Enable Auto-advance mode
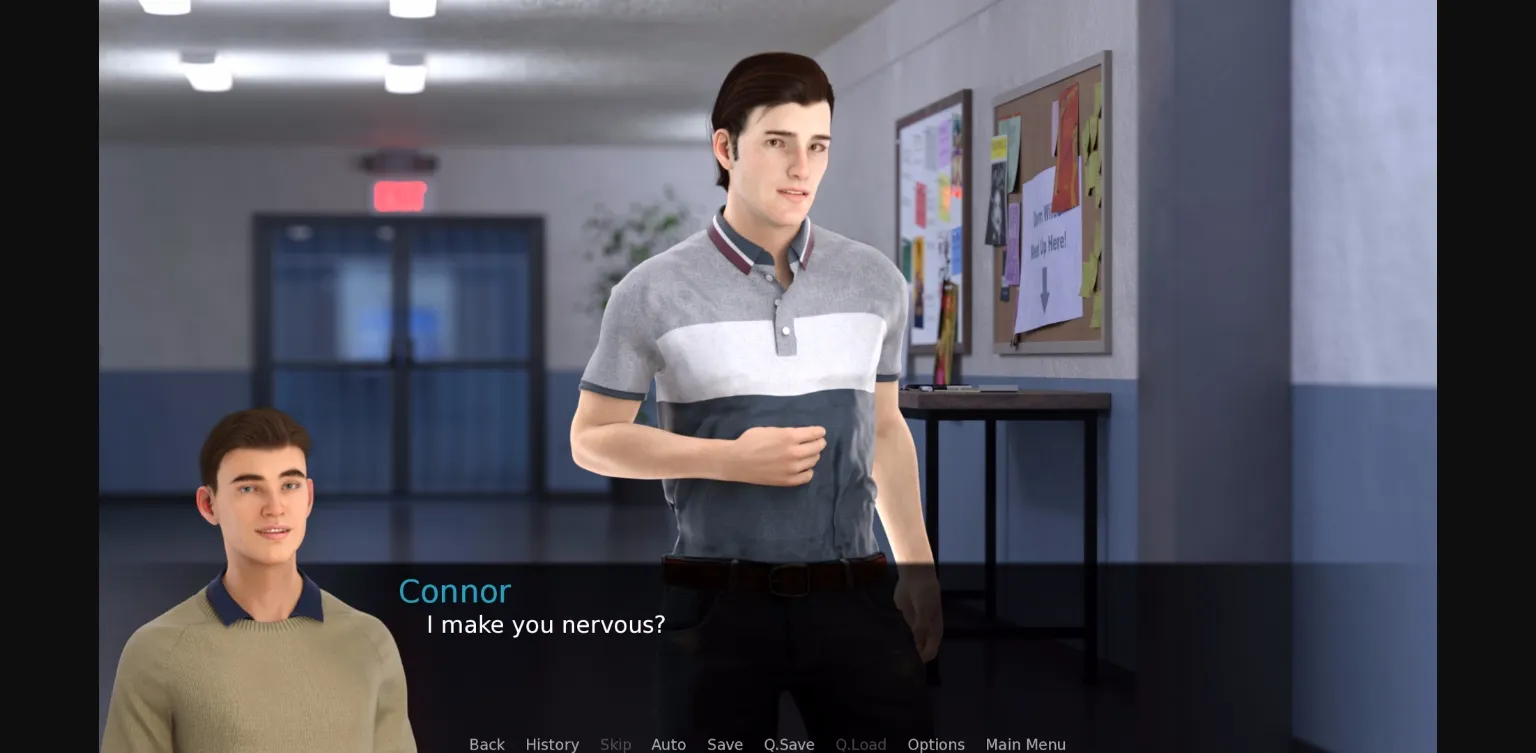This screenshot has height=753, width=1536. tap(668, 744)
